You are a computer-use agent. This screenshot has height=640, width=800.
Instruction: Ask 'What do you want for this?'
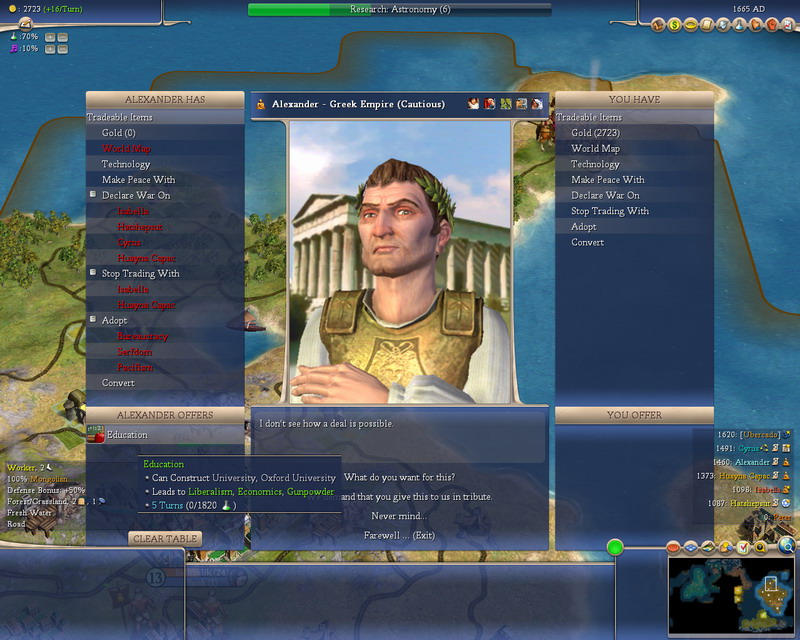(396, 477)
